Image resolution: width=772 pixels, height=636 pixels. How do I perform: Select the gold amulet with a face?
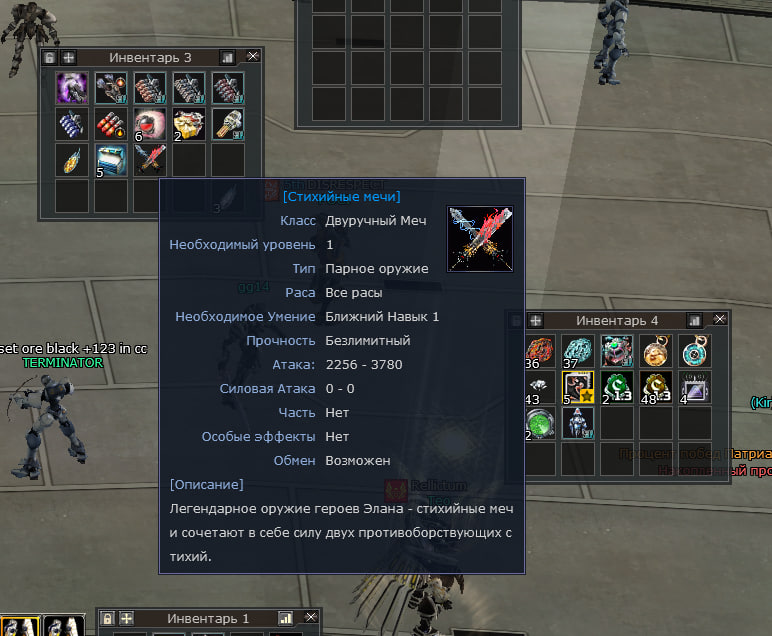point(655,351)
